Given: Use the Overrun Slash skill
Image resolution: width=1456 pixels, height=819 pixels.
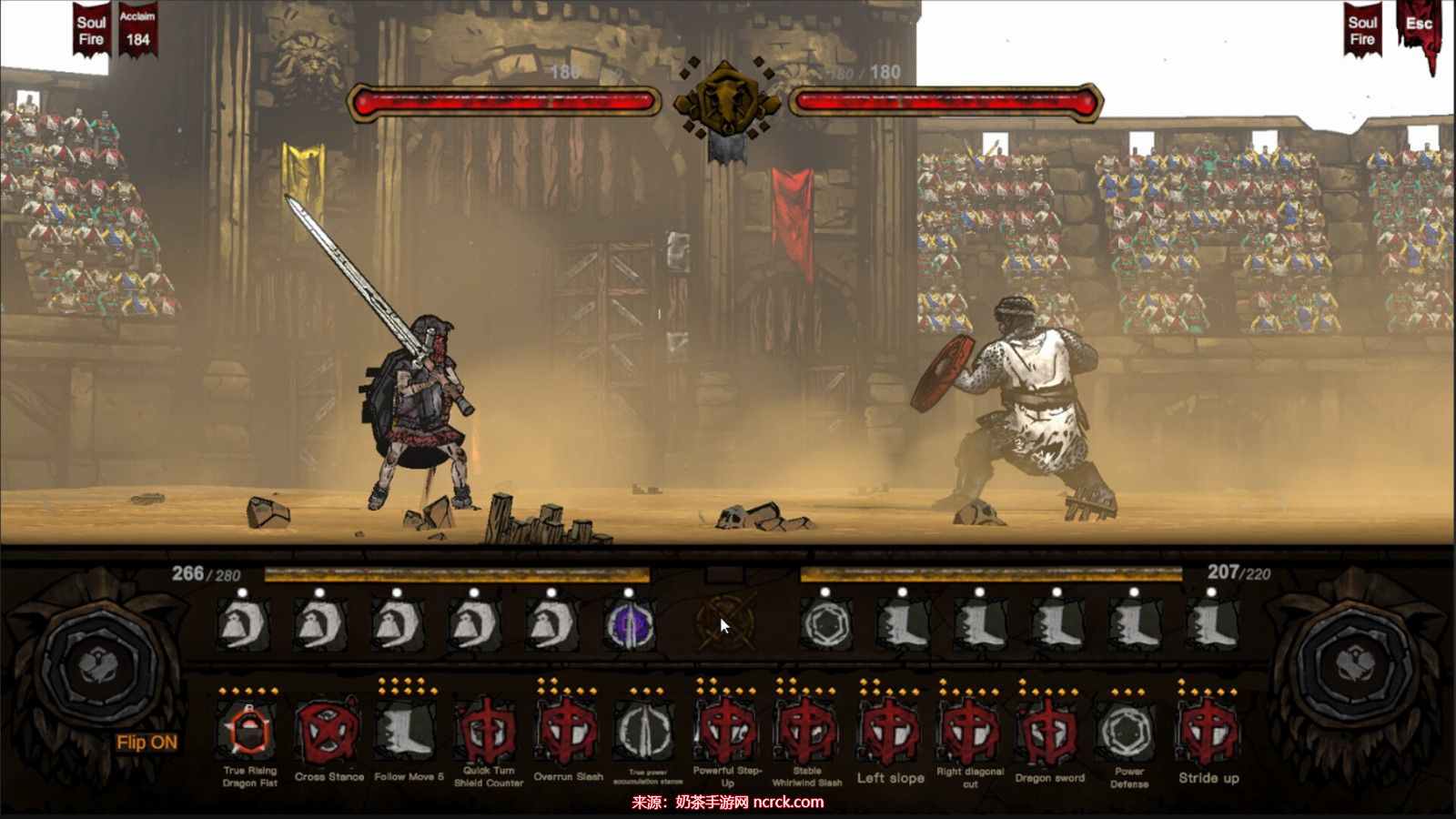Looking at the screenshot, I should click(568, 733).
